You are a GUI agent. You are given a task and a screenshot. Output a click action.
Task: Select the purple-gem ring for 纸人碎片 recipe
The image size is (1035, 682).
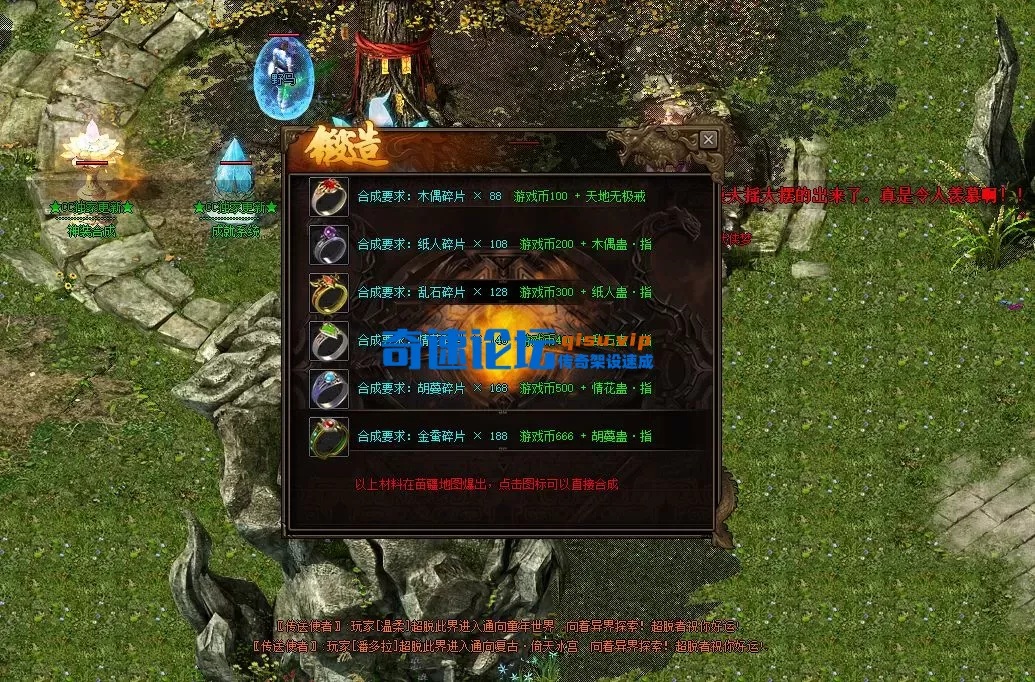click(329, 245)
